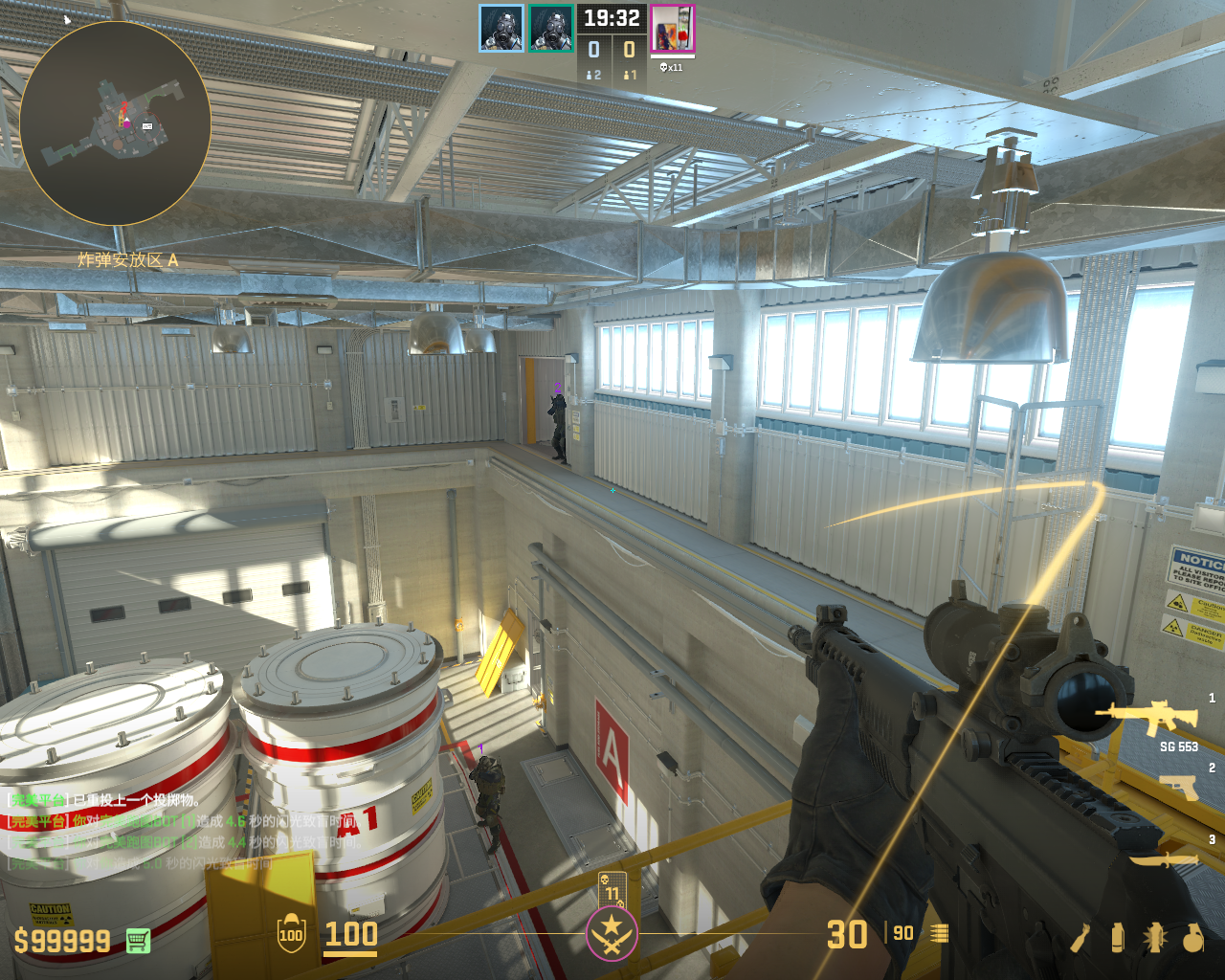The image size is (1225, 980).
Task: Select the blue-bordered gas mask player avatar
Action: [501, 29]
